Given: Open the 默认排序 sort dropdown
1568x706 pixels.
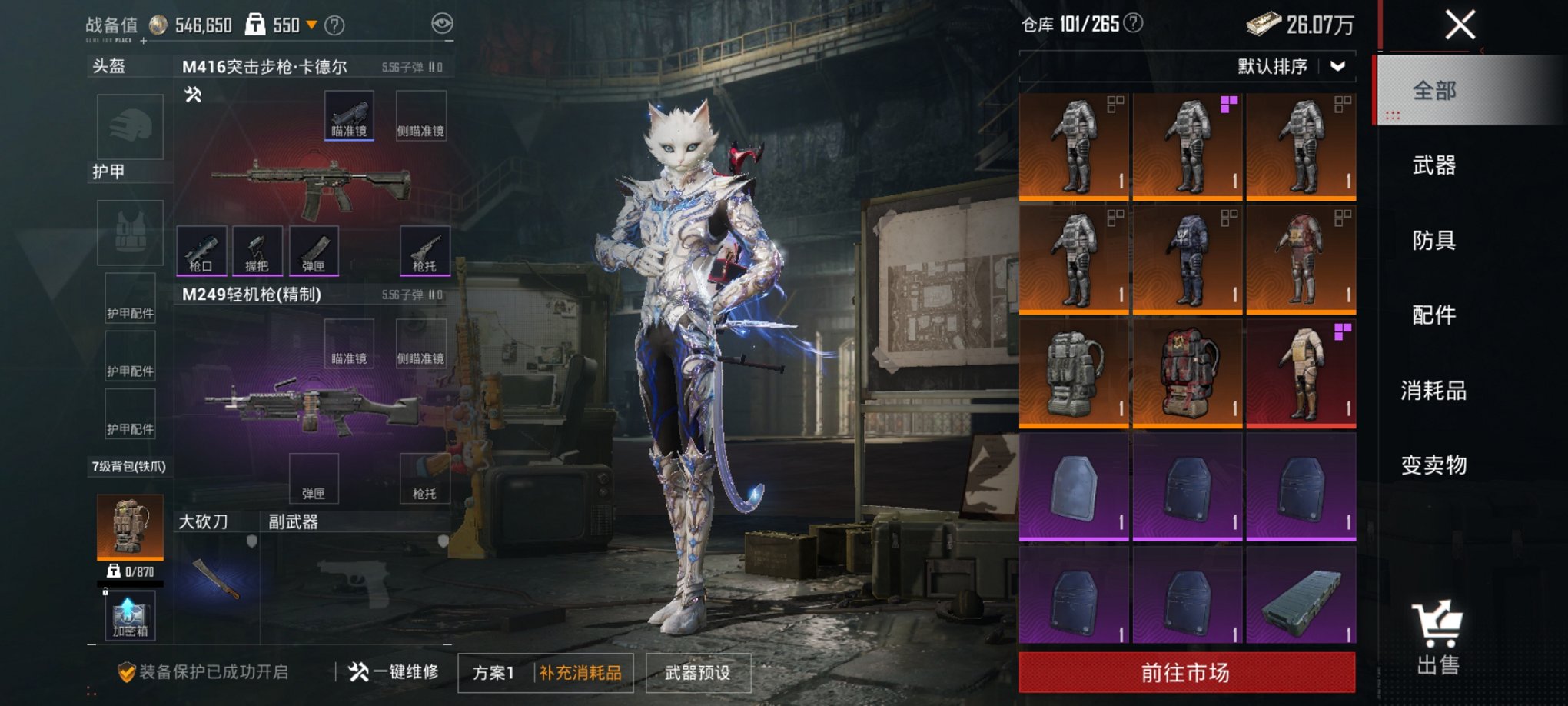Looking at the screenshot, I should click(1291, 67).
